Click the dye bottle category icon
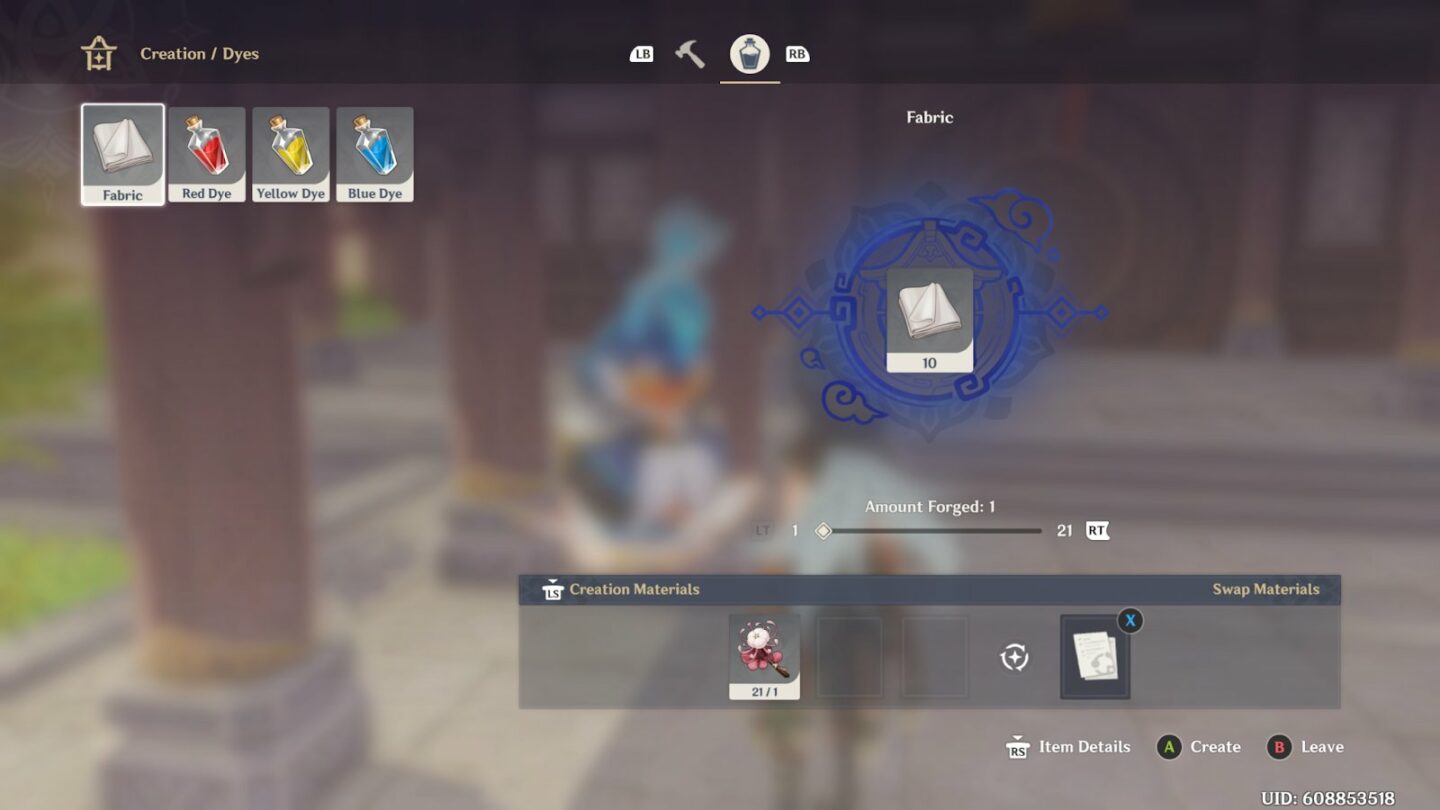 tap(750, 52)
